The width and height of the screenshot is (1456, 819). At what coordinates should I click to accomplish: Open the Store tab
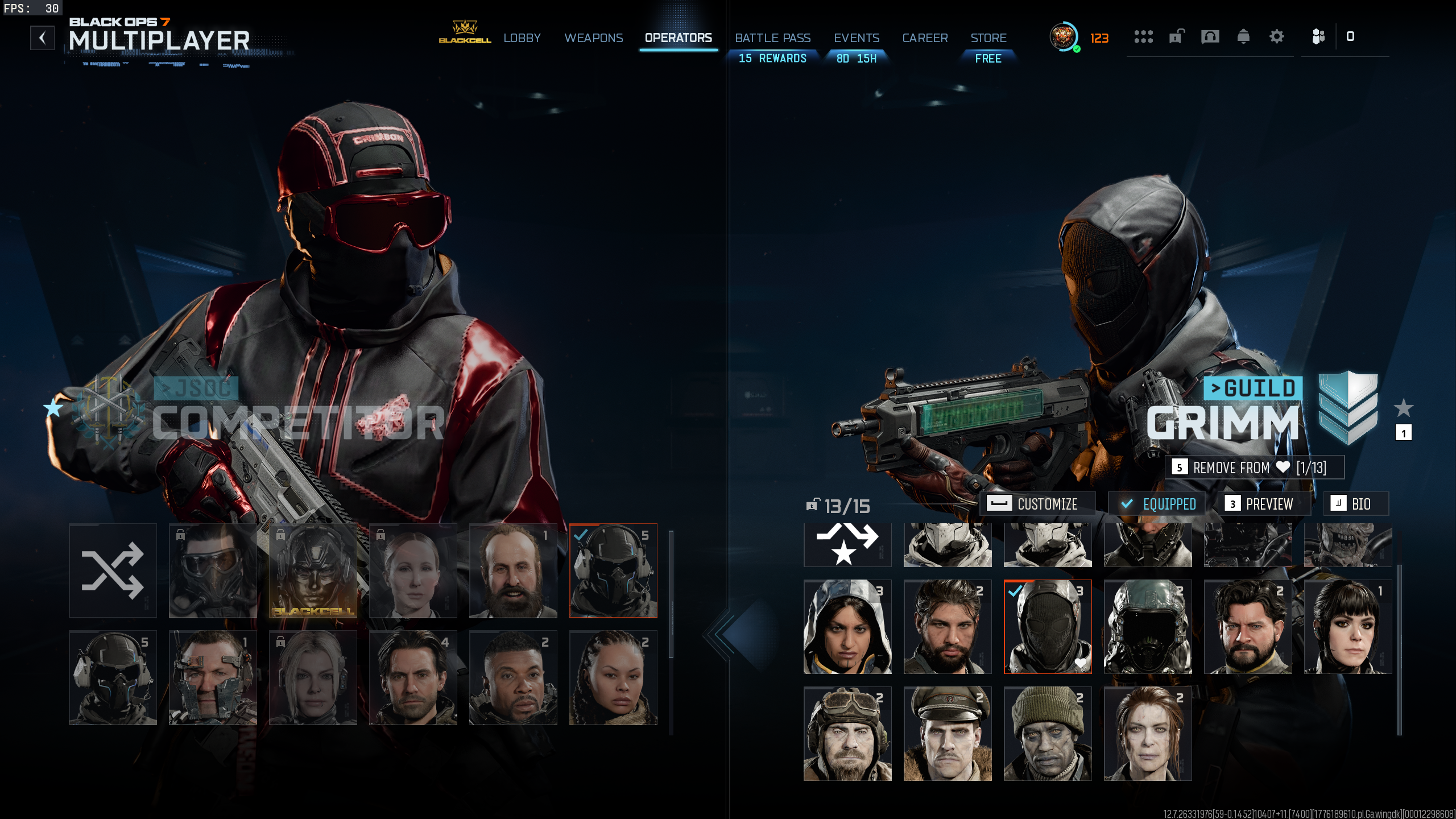click(988, 38)
